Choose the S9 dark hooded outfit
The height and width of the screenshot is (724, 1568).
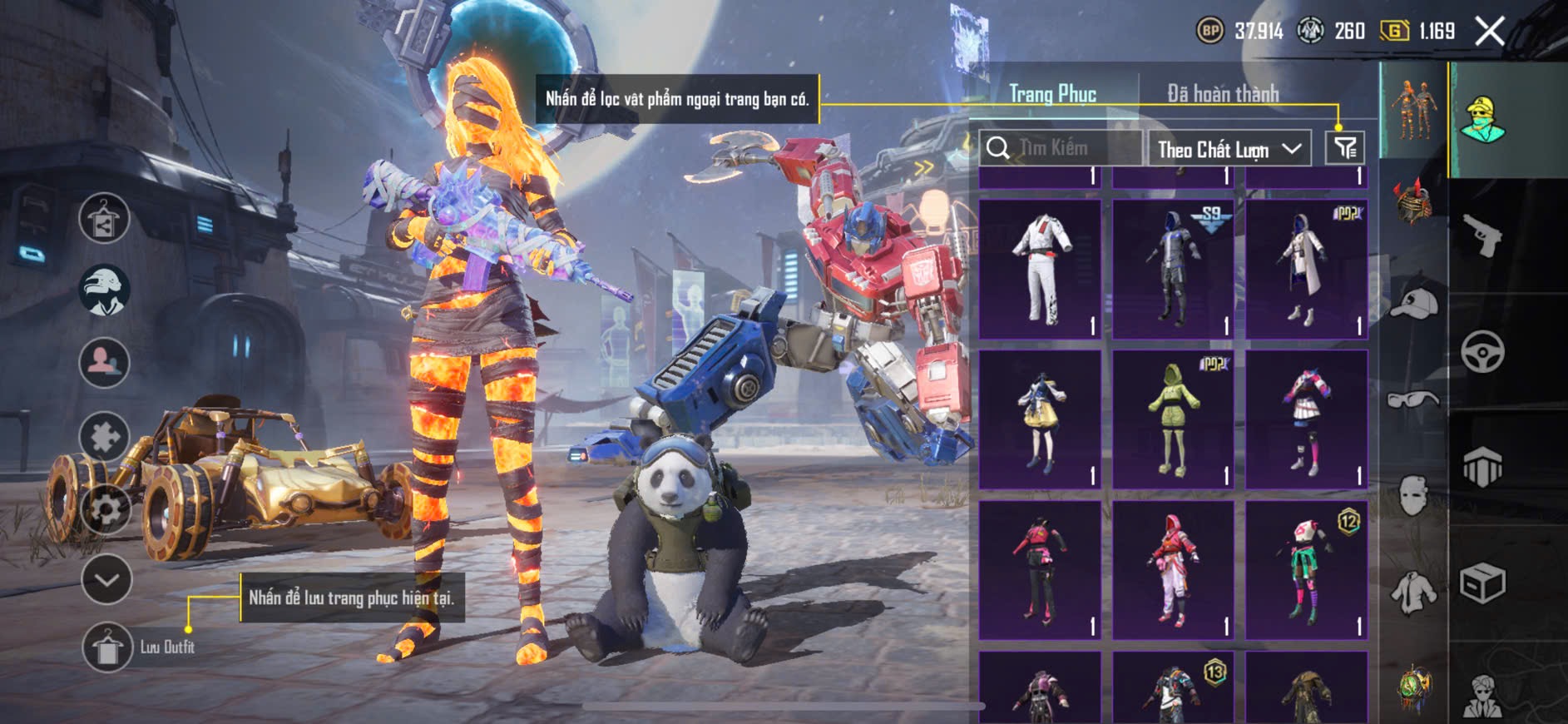[x=1173, y=269]
